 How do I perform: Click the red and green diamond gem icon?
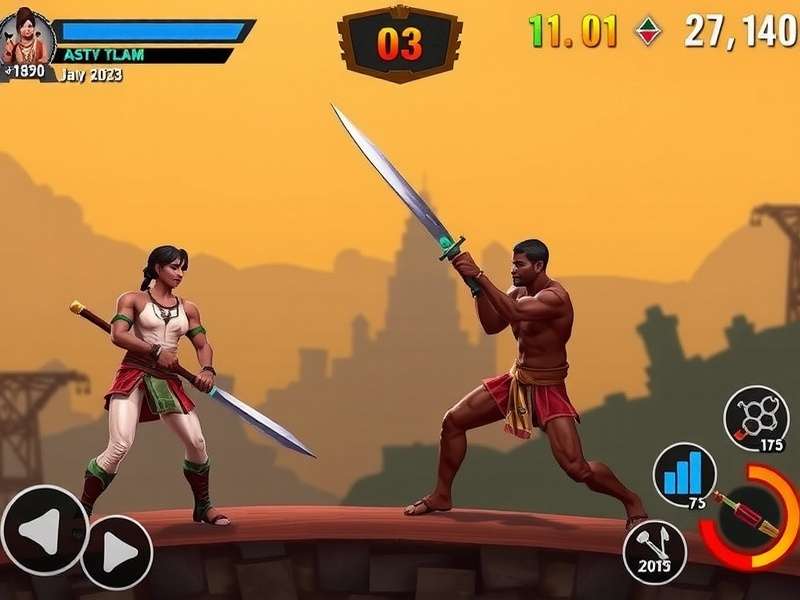click(x=648, y=31)
